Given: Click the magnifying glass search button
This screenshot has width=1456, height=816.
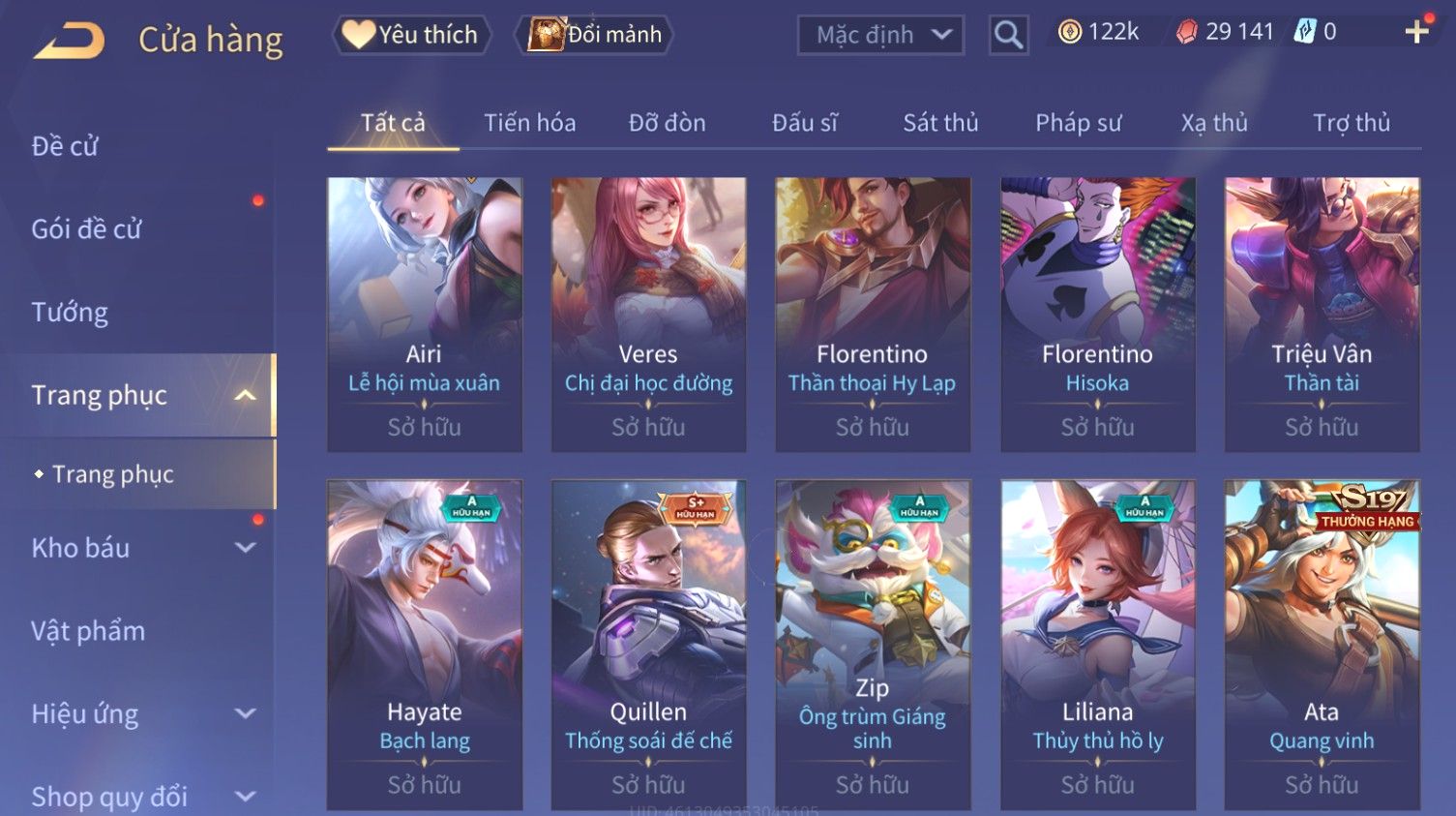Looking at the screenshot, I should click(1008, 35).
